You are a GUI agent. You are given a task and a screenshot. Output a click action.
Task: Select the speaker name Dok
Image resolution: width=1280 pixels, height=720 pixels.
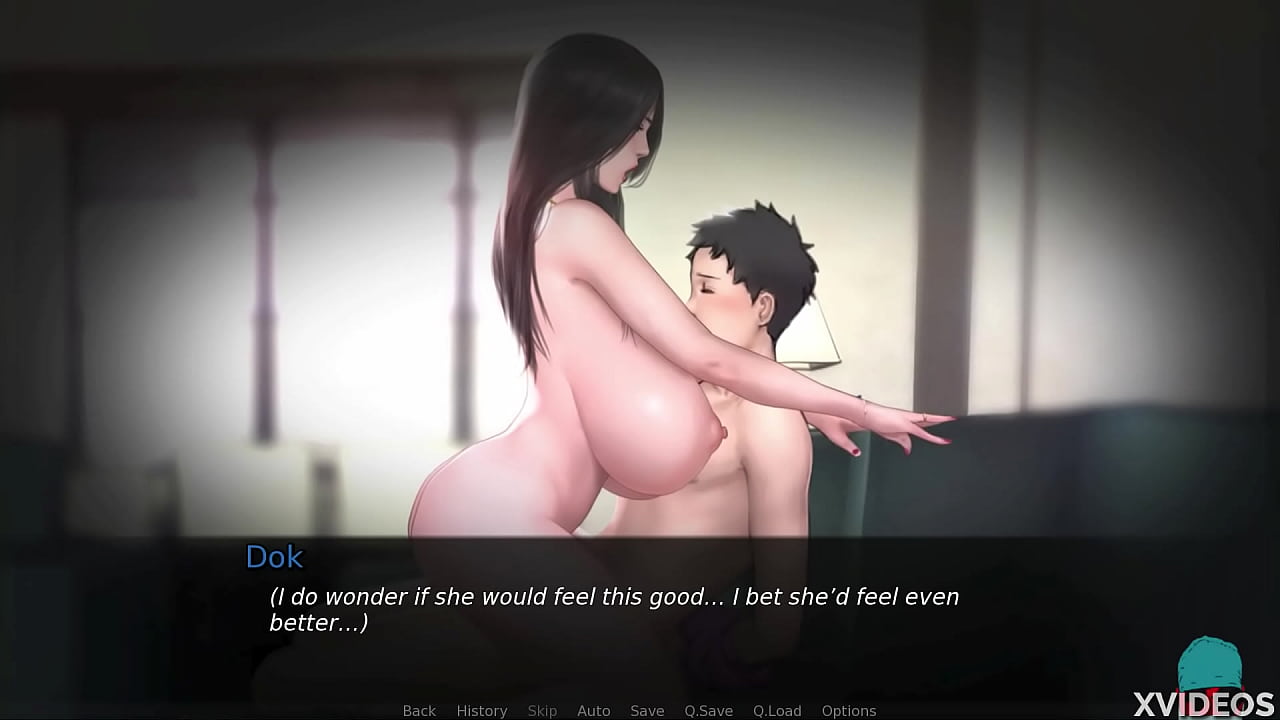tap(274, 557)
